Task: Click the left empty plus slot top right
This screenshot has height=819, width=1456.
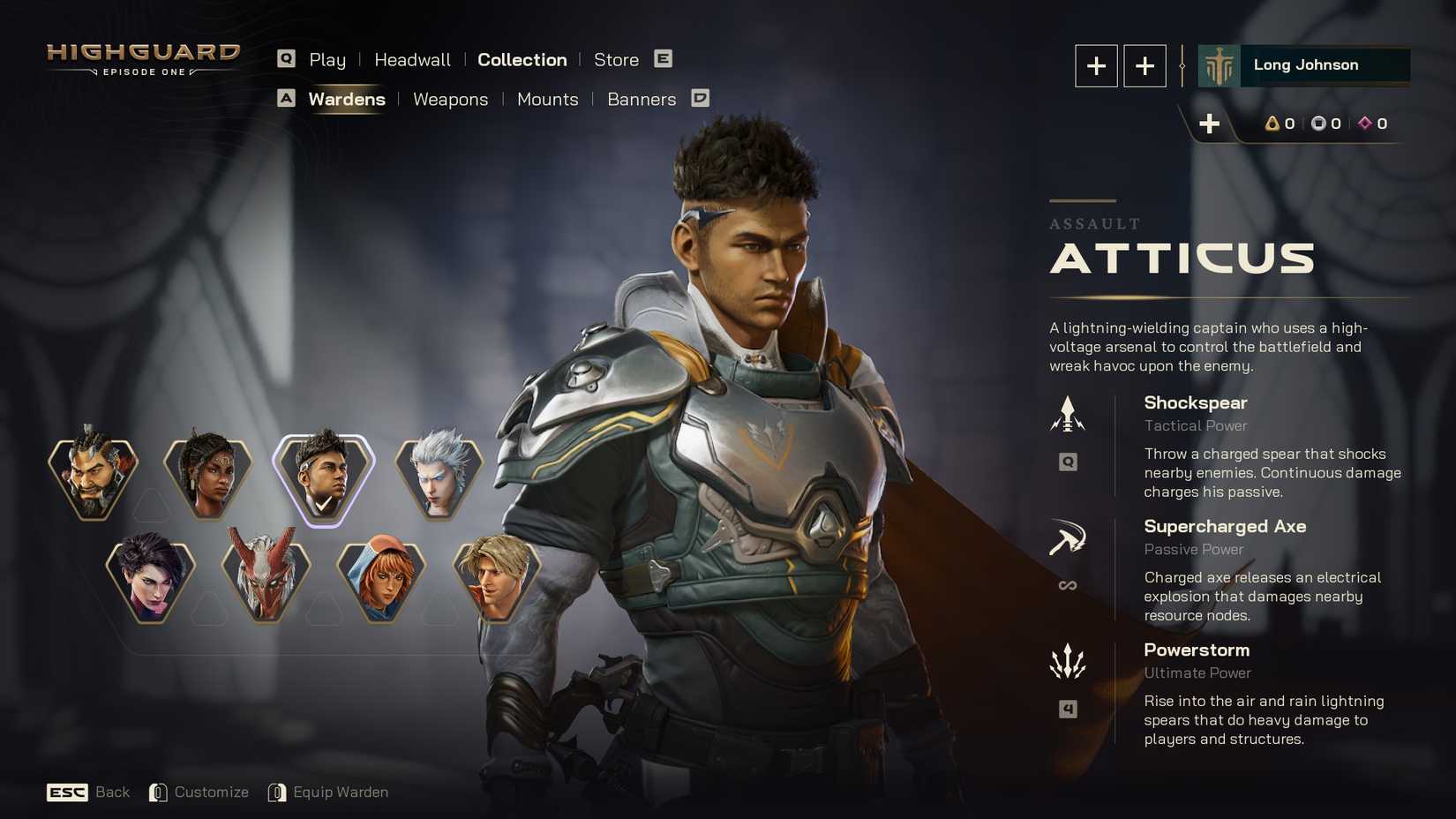Action: (x=1096, y=65)
